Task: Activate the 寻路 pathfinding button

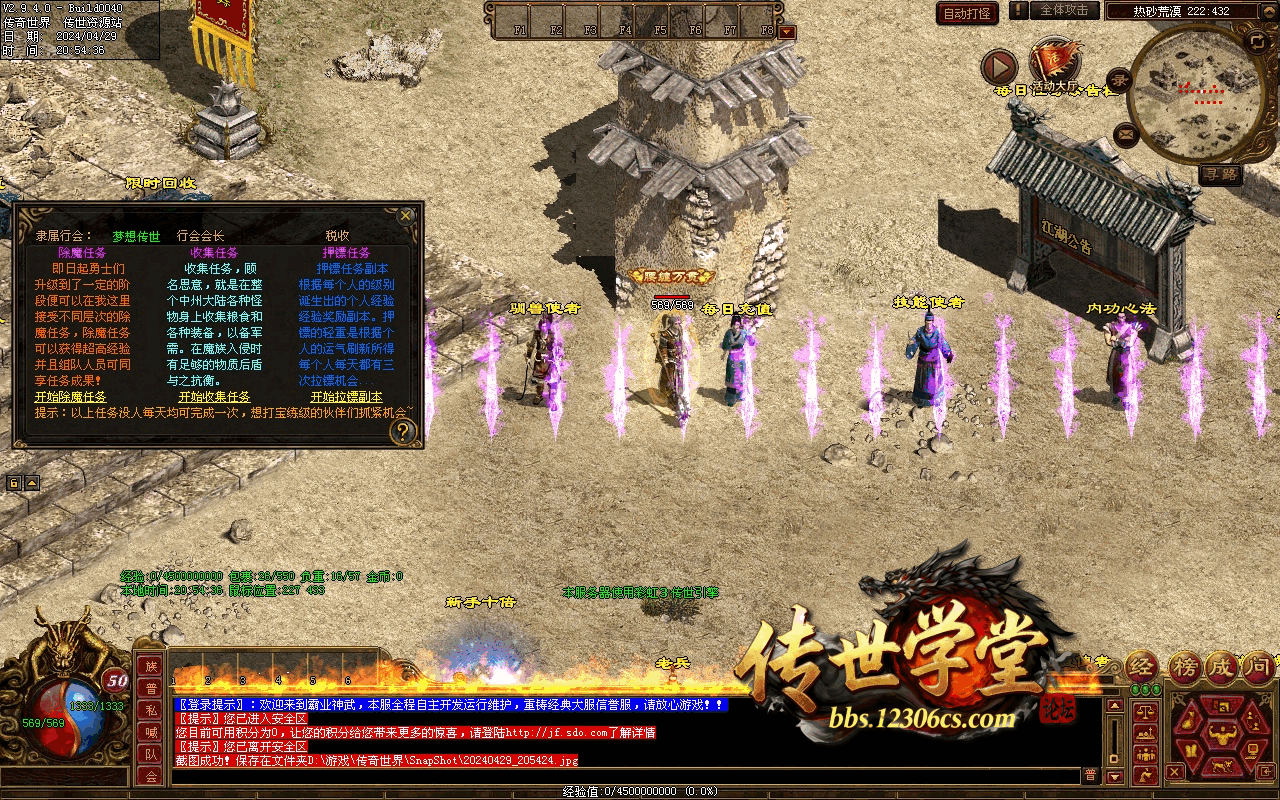Action: point(1221,174)
